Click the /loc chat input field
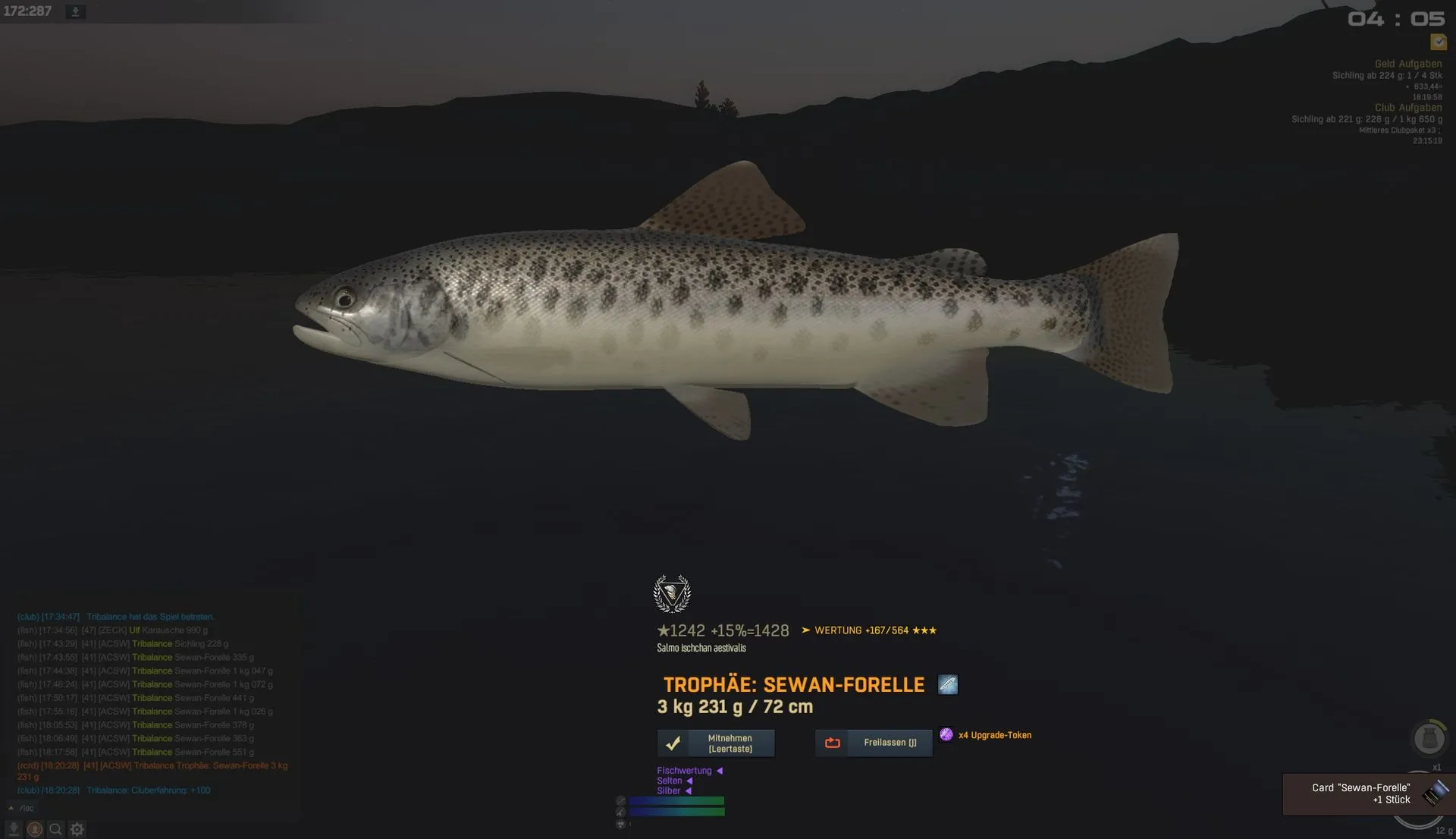The width and height of the screenshot is (1456, 839). tap(152, 809)
